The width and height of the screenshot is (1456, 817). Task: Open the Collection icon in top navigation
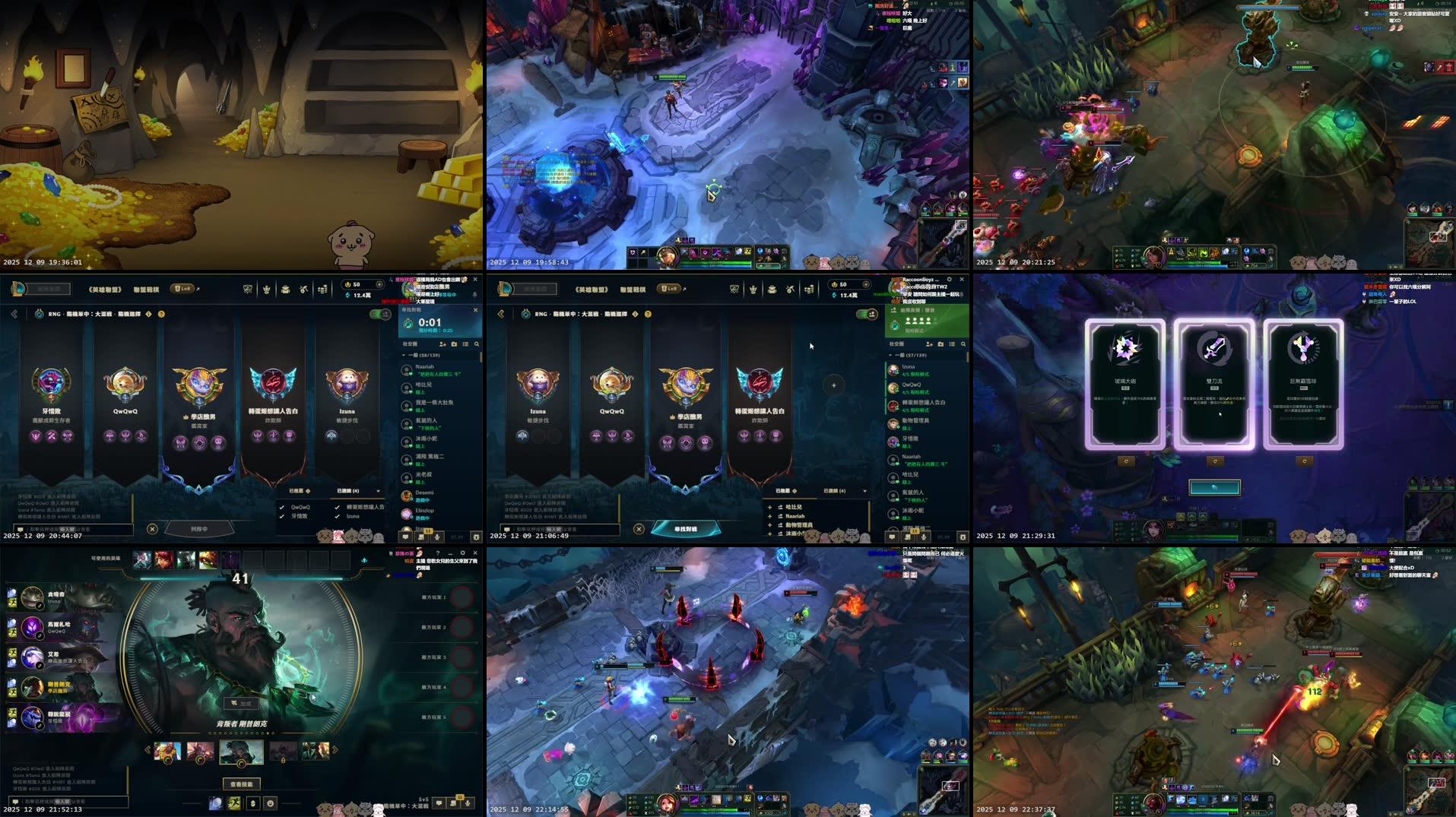(x=304, y=289)
